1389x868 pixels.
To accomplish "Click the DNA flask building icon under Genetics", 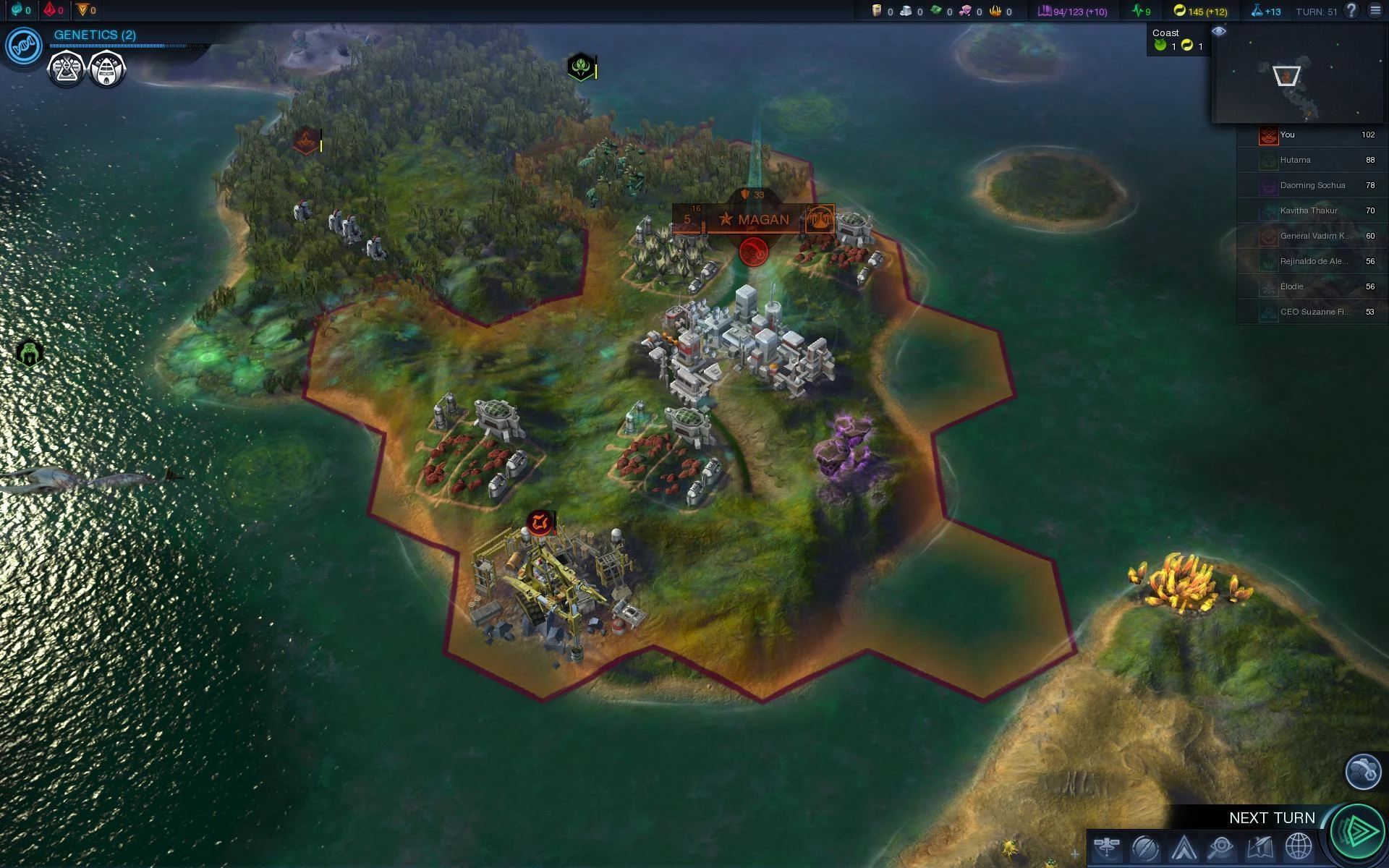I will click(66, 70).
